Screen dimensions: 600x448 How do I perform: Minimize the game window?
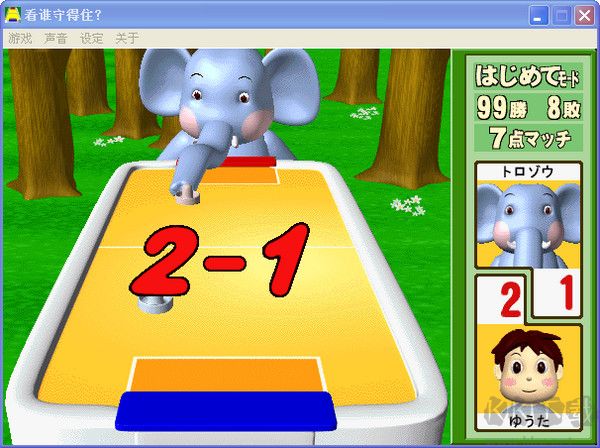point(540,15)
